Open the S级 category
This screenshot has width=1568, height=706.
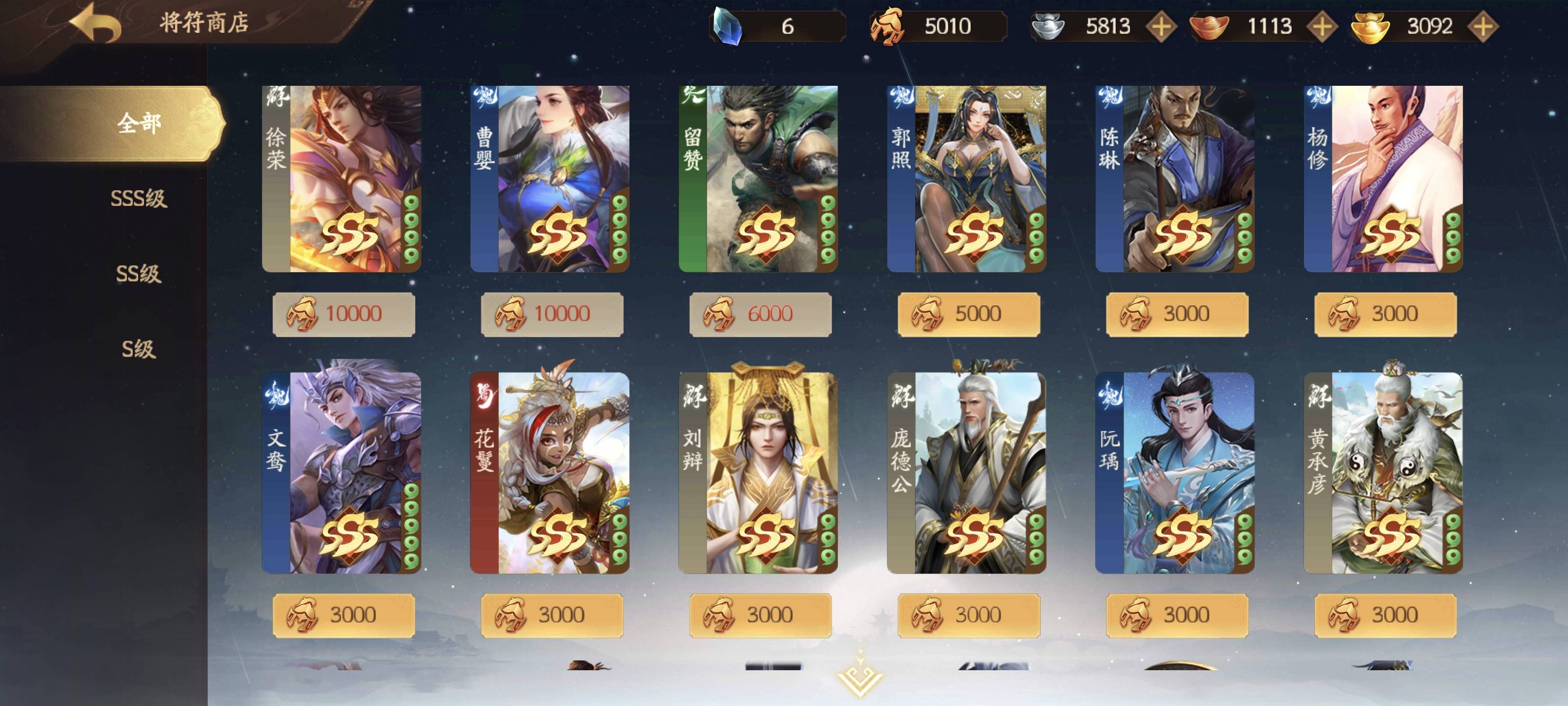coord(138,349)
